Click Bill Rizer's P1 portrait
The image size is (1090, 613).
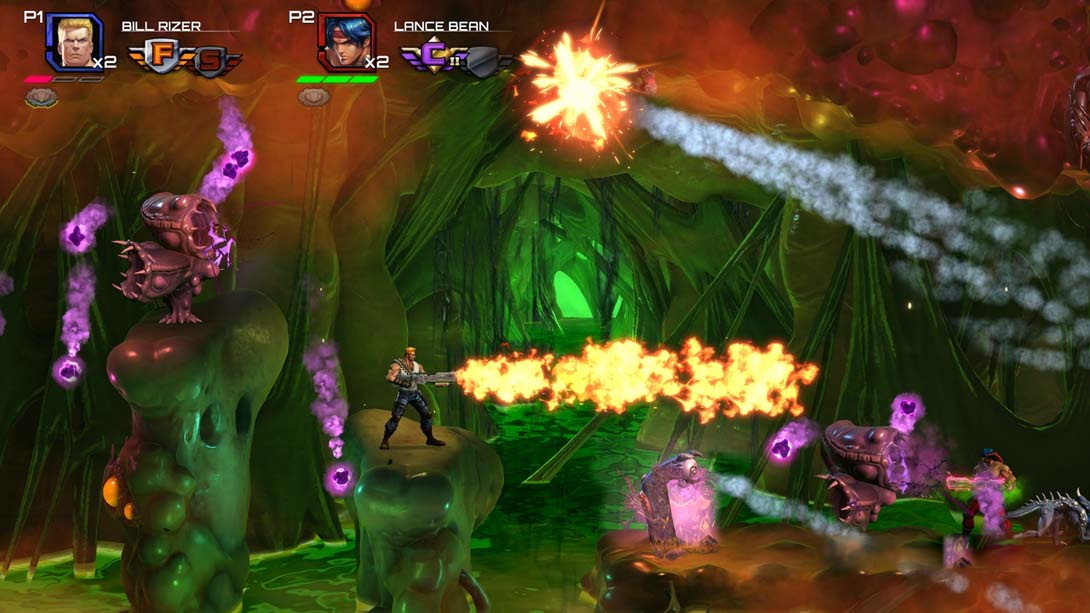pyautogui.click(x=74, y=42)
